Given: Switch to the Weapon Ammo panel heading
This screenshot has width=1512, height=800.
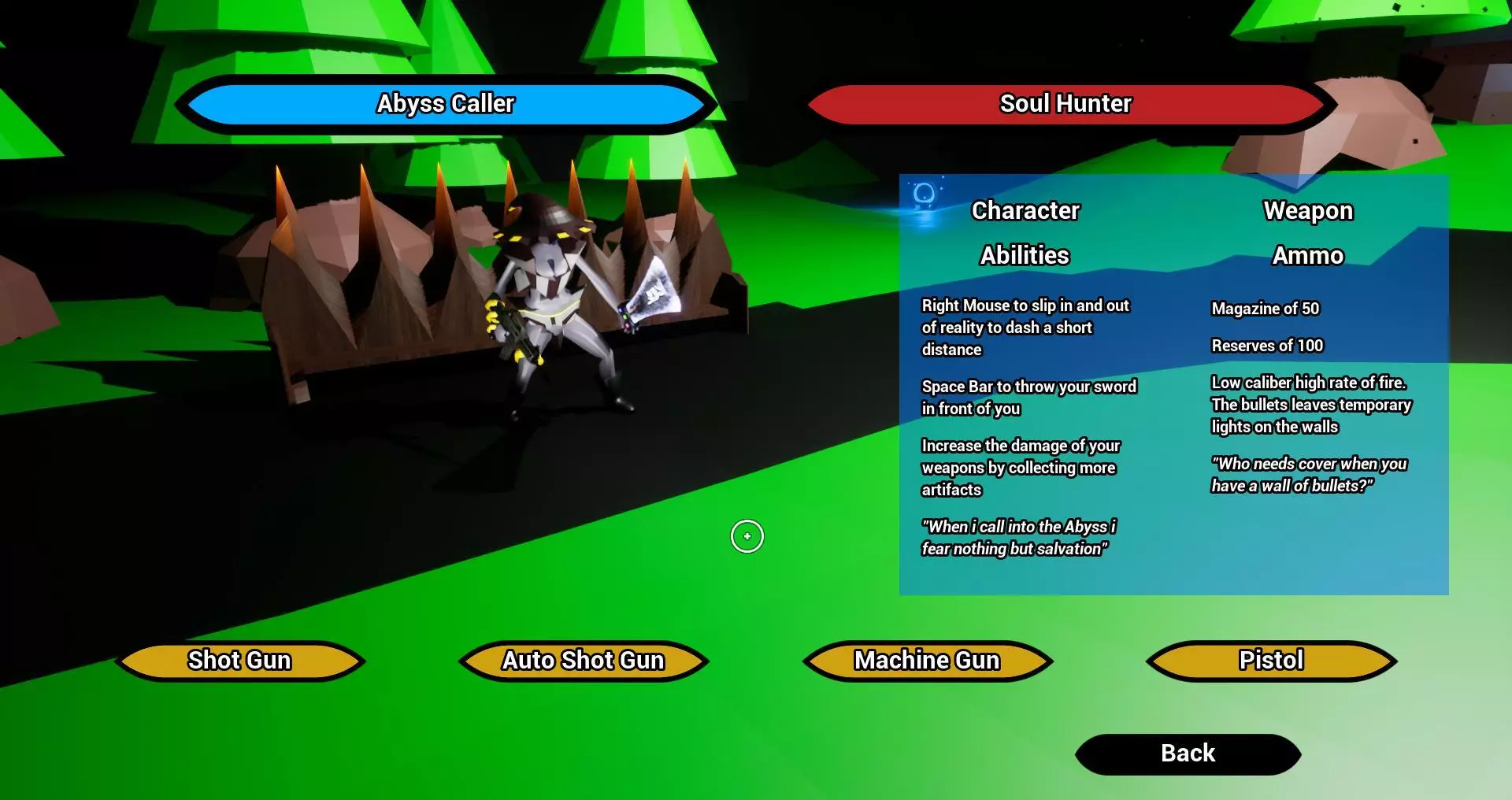Looking at the screenshot, I should point(1308,210).
